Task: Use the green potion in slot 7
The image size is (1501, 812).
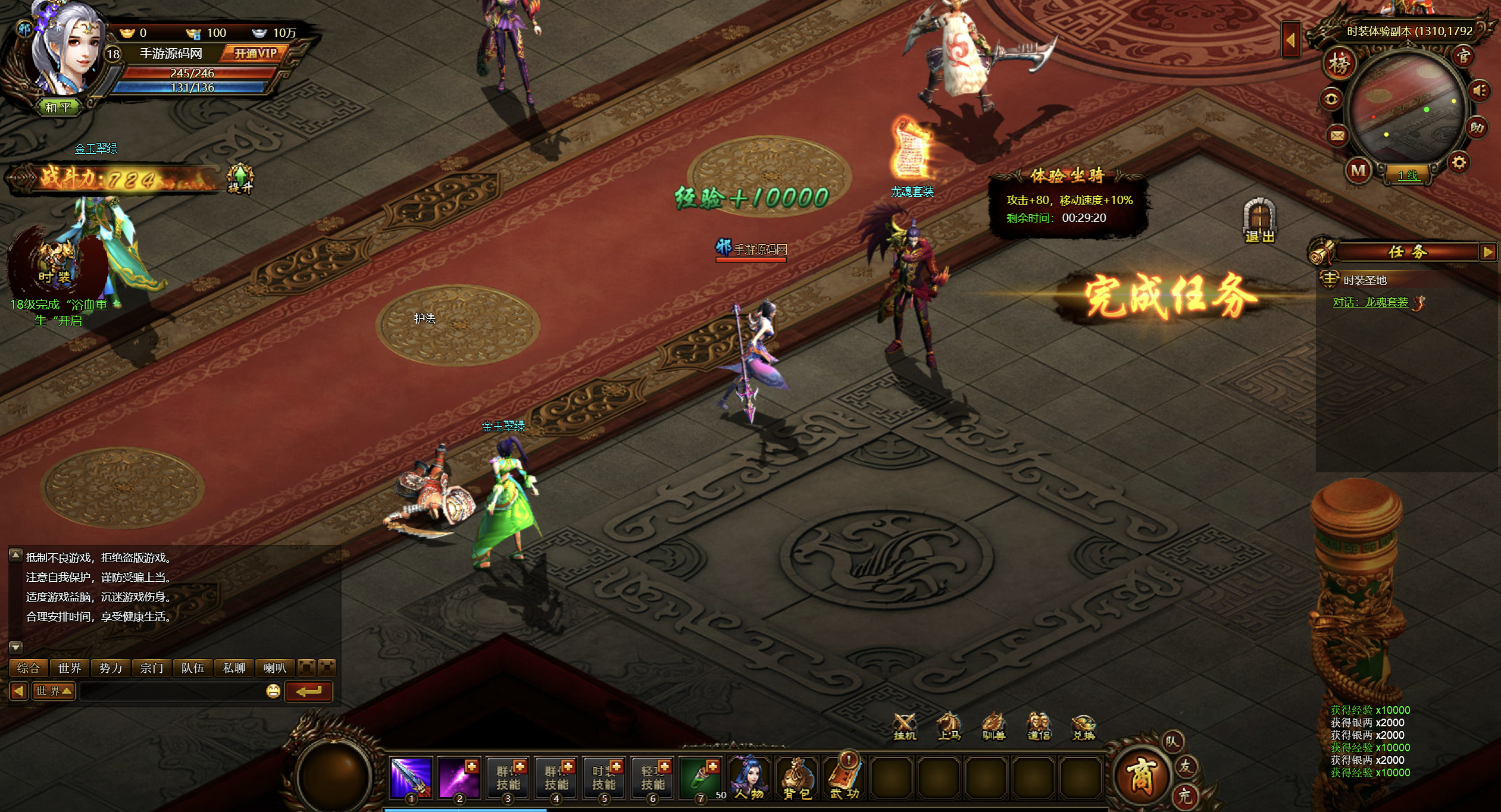Action: point(701,777)
